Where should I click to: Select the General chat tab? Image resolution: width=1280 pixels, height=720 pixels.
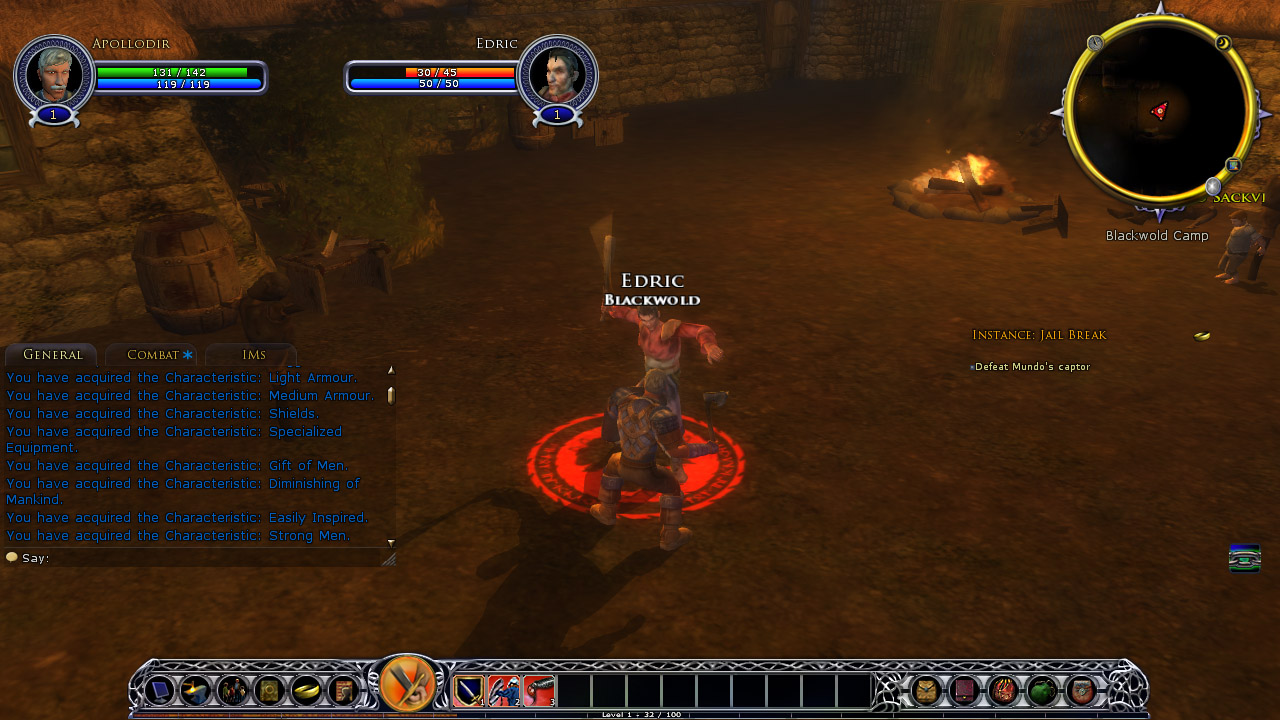pos(52,355)
